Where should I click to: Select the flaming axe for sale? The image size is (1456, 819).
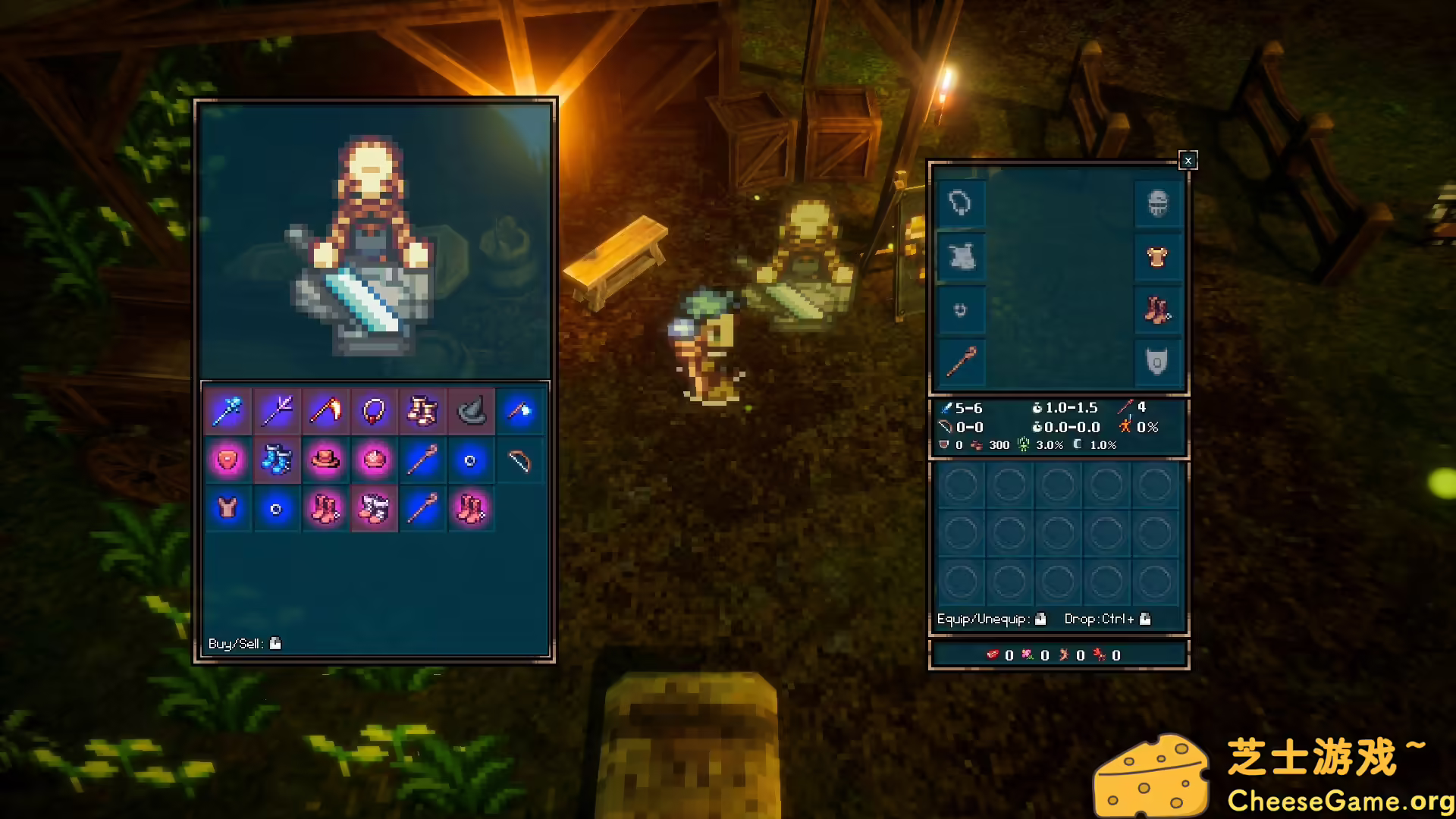click(325, 410)
